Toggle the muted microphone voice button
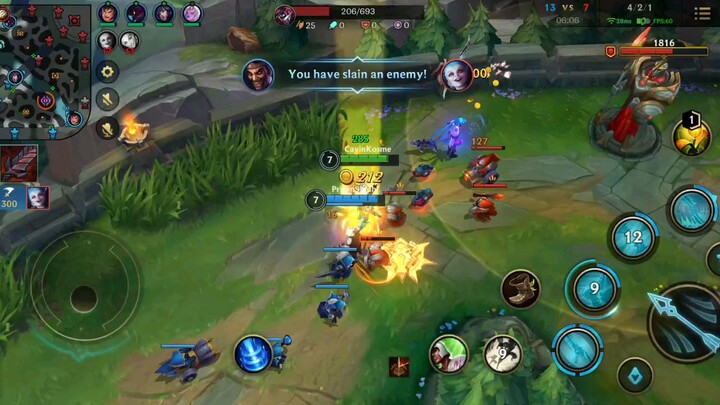Viewport: 720px width, 405px height. 107,127
